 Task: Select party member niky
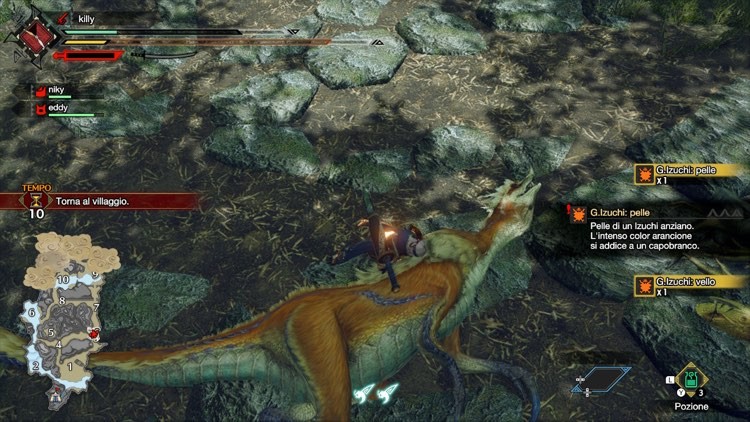pyautogui.click(x=56, y=89)
